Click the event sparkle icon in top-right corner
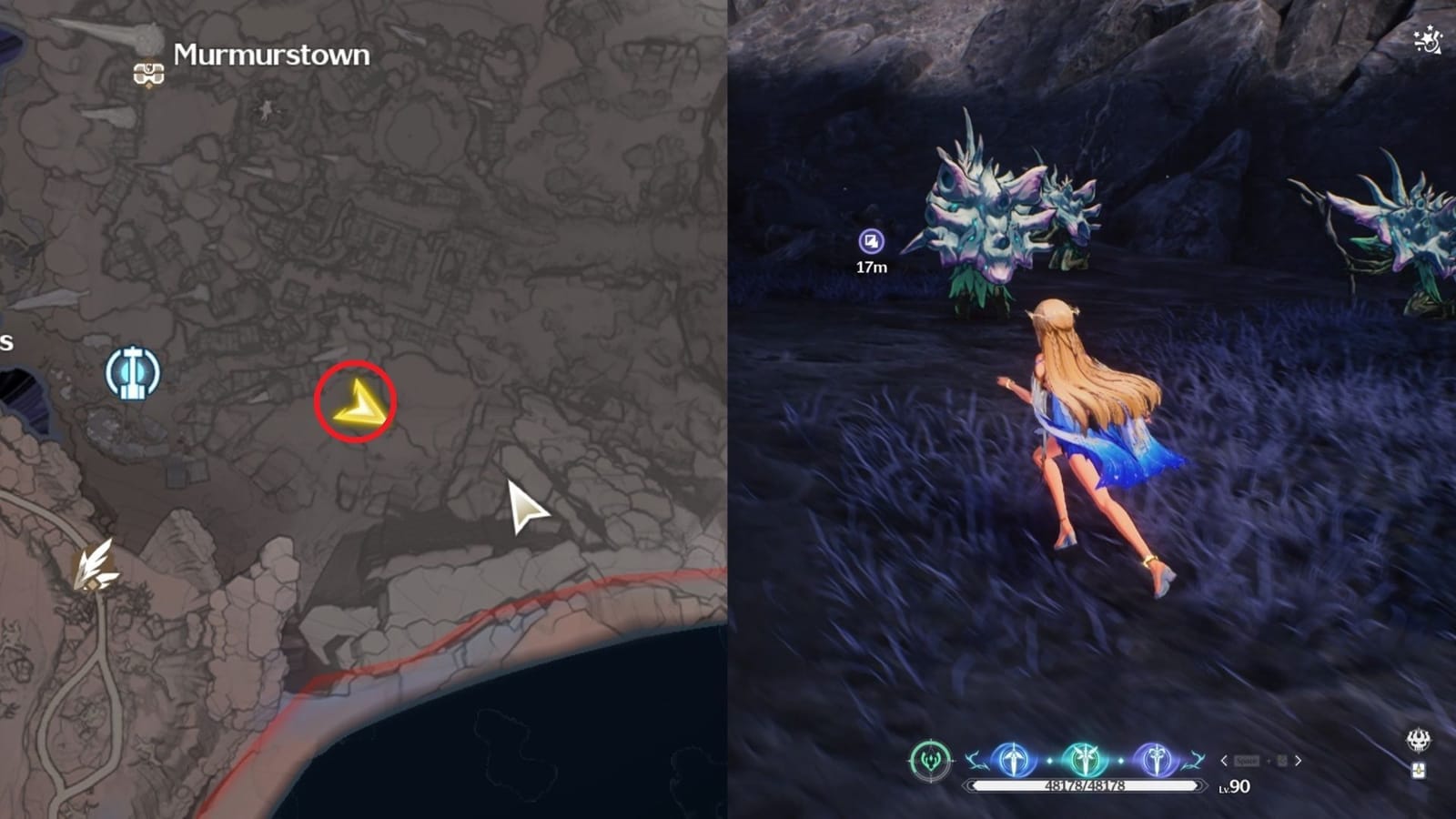 1426,39
